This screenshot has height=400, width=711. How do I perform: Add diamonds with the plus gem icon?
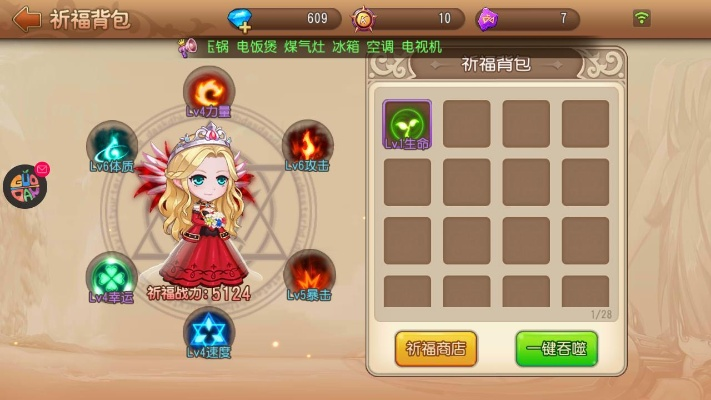[x=241, y=19]
